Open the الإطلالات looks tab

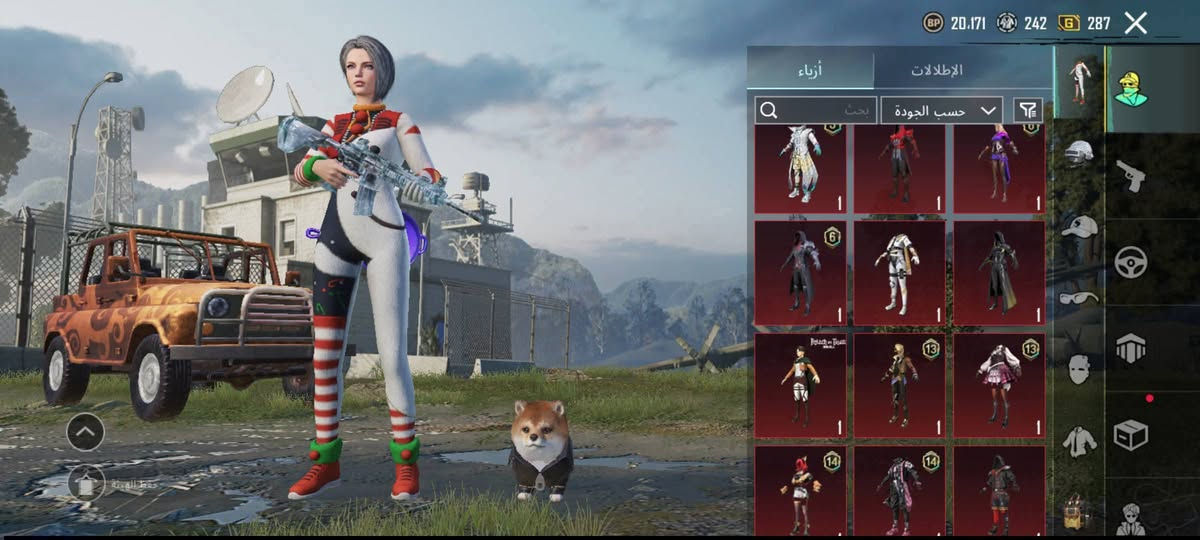click(x=936, y=70)
